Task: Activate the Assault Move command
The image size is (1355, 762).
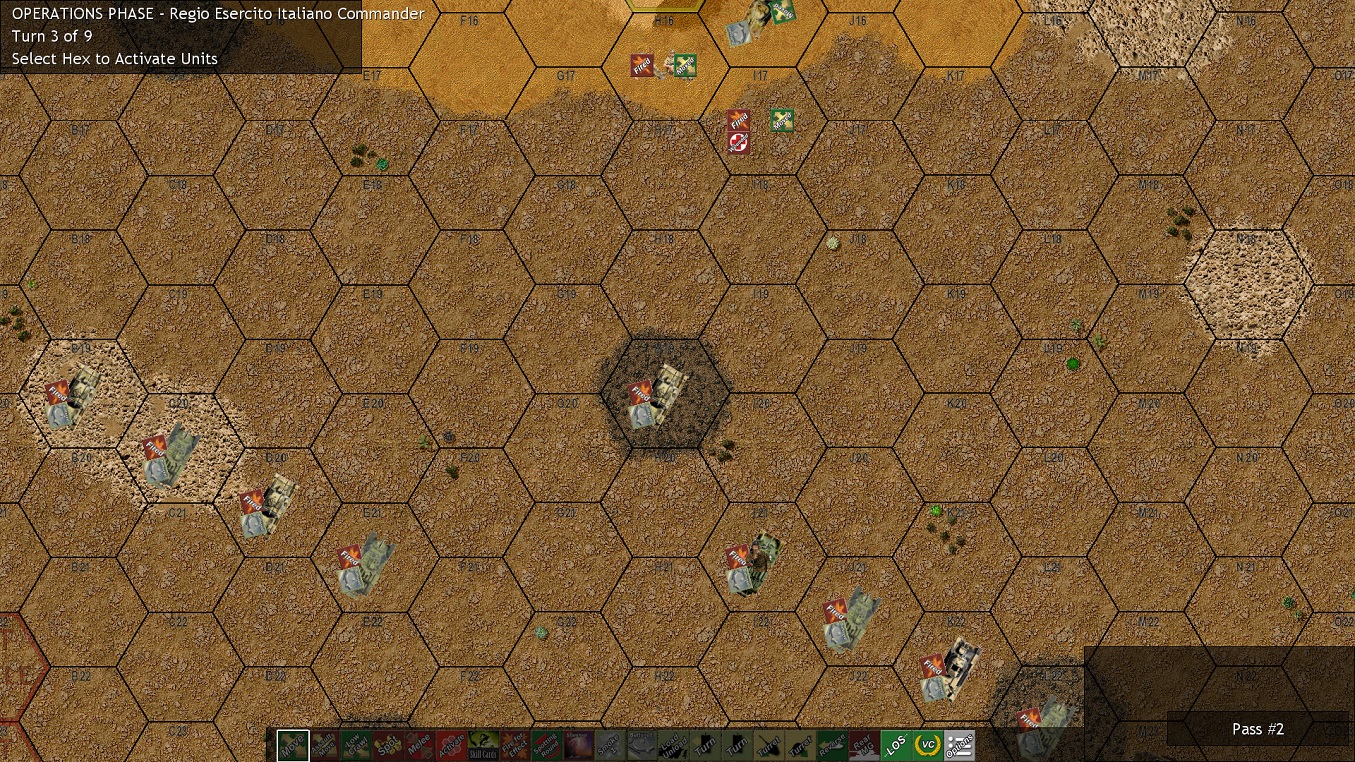Action: (326, 745)
